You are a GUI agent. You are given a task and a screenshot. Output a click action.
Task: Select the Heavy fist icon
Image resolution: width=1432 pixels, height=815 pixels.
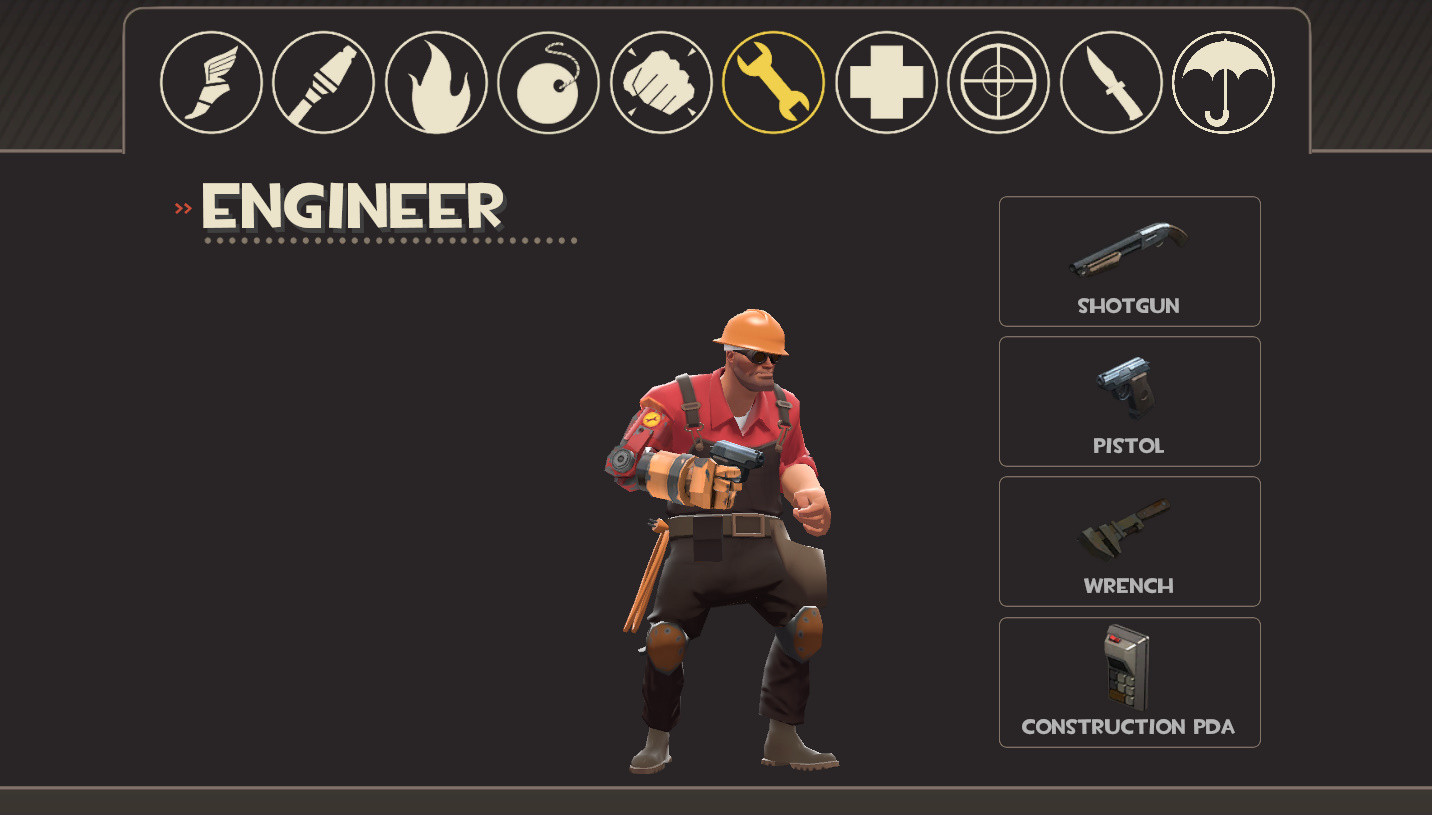pos(660,81)
